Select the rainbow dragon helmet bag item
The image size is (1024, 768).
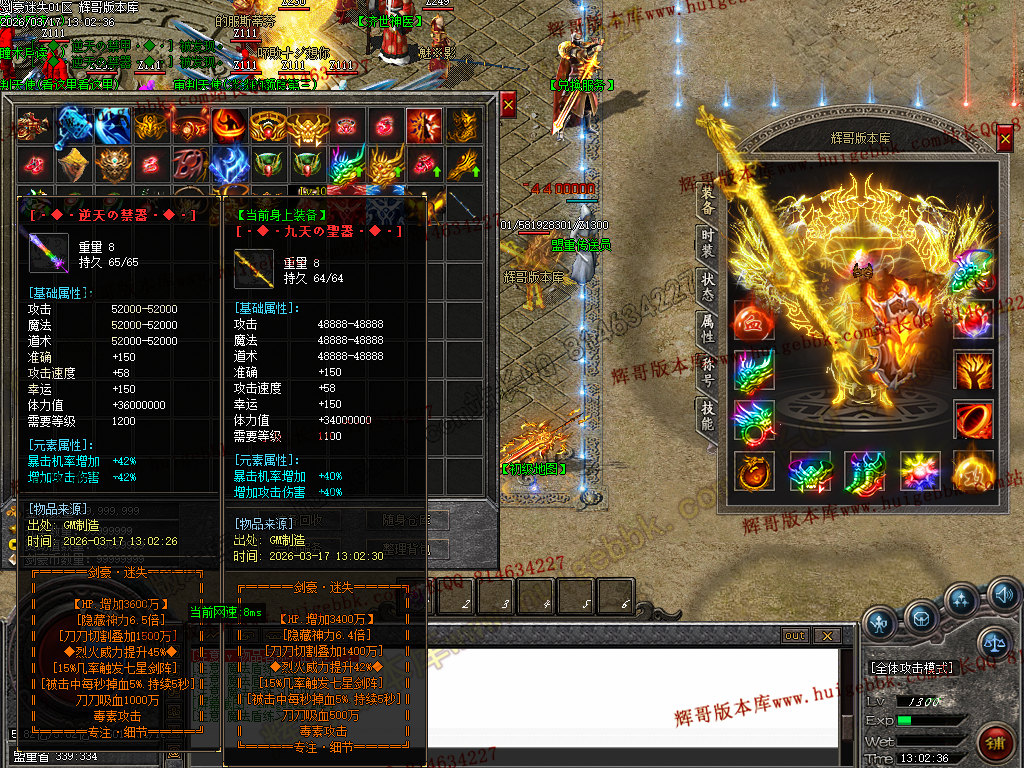(x=346, y=163)
